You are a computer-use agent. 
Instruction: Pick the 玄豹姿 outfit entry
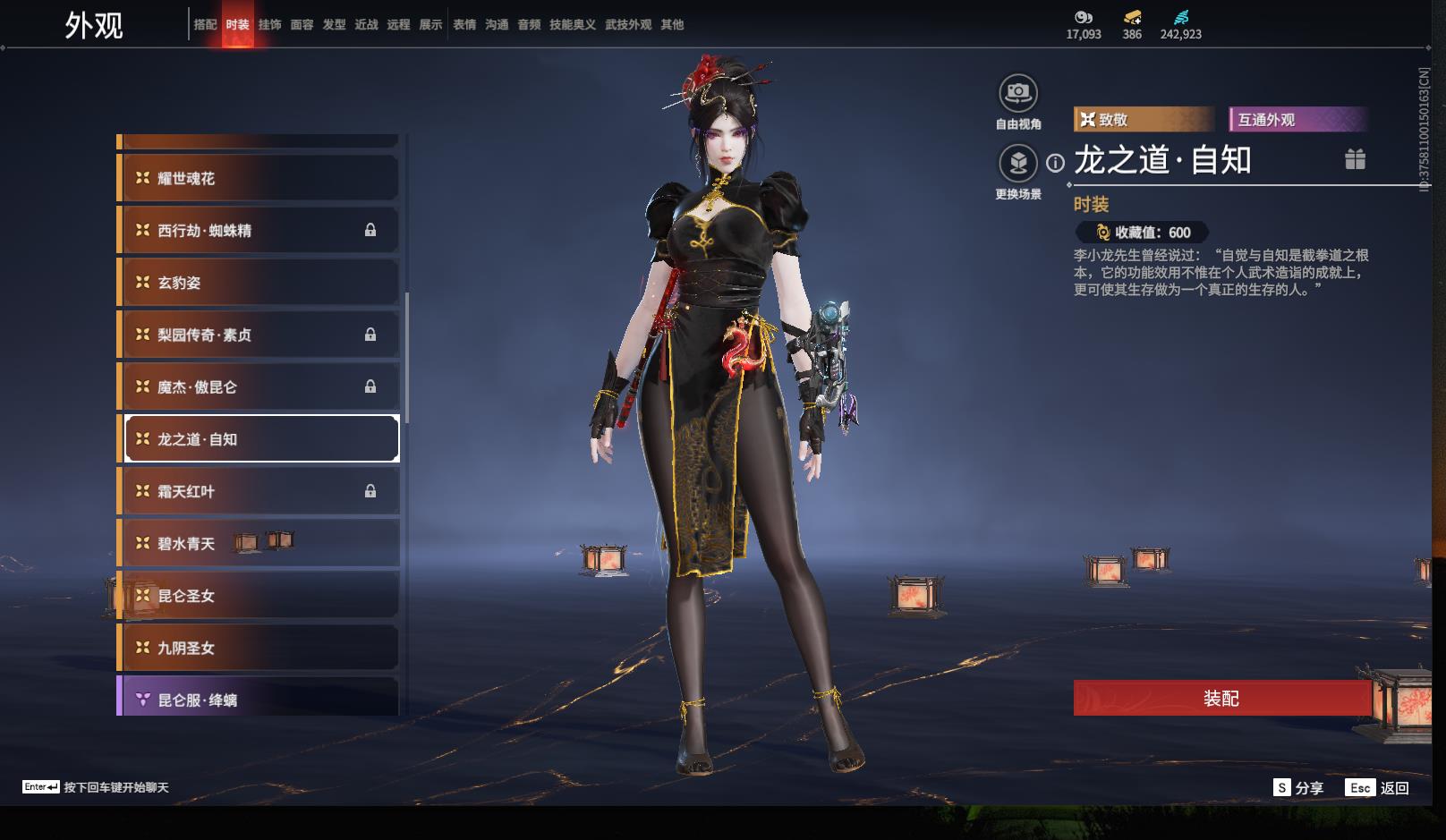click(x=259, y=283)
